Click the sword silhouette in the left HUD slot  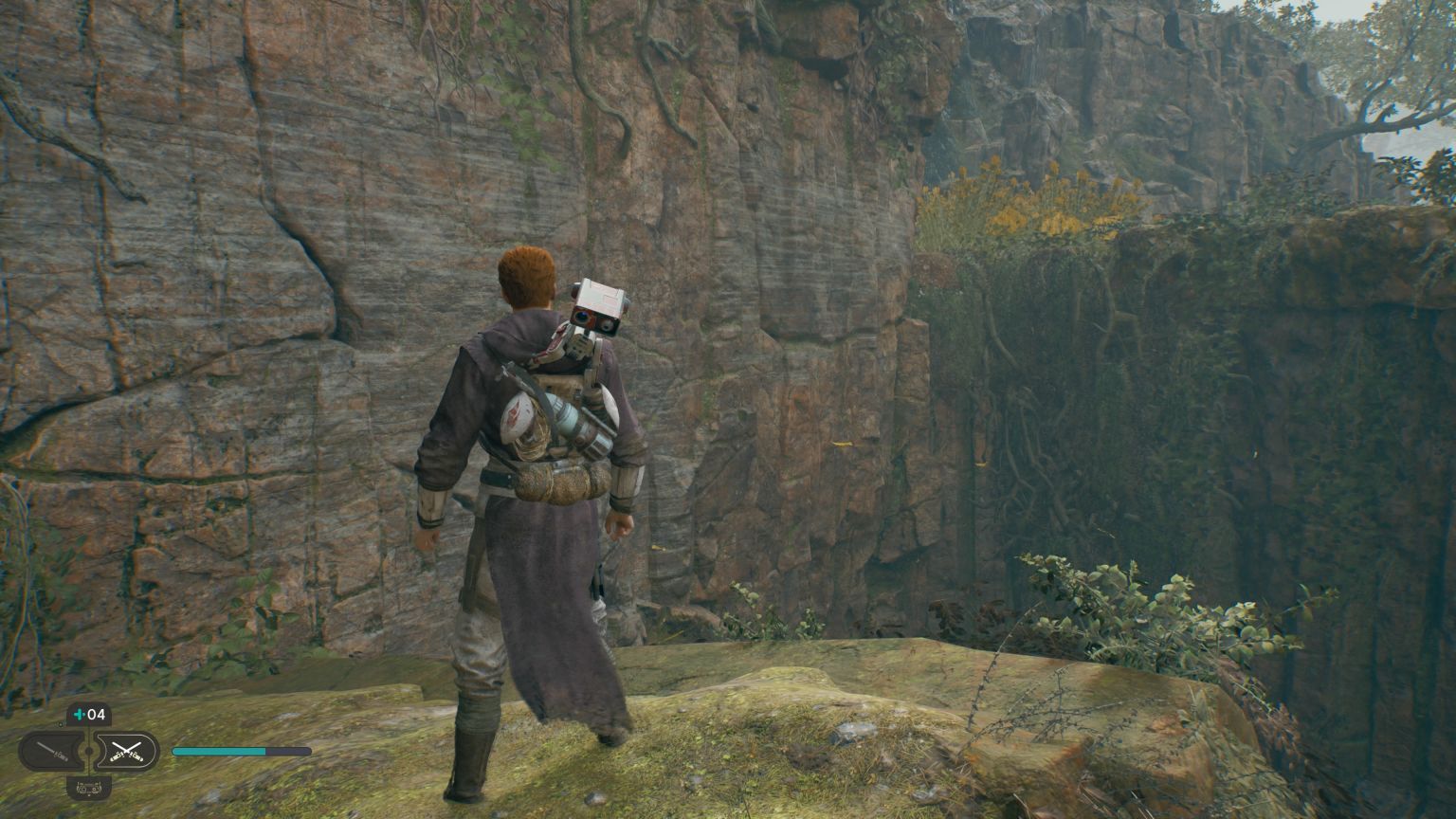[49, 751]
